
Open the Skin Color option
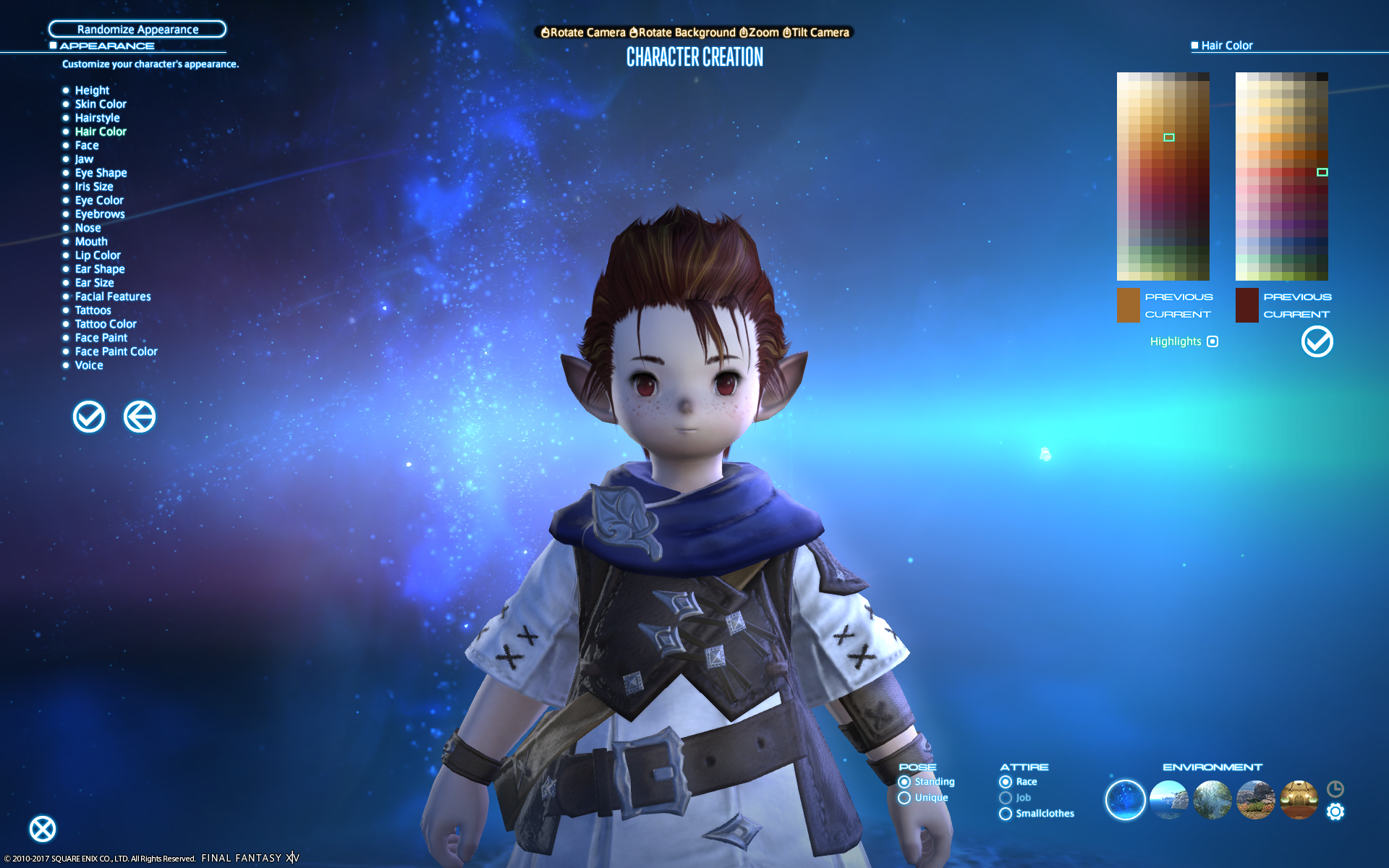click(101, 104)
